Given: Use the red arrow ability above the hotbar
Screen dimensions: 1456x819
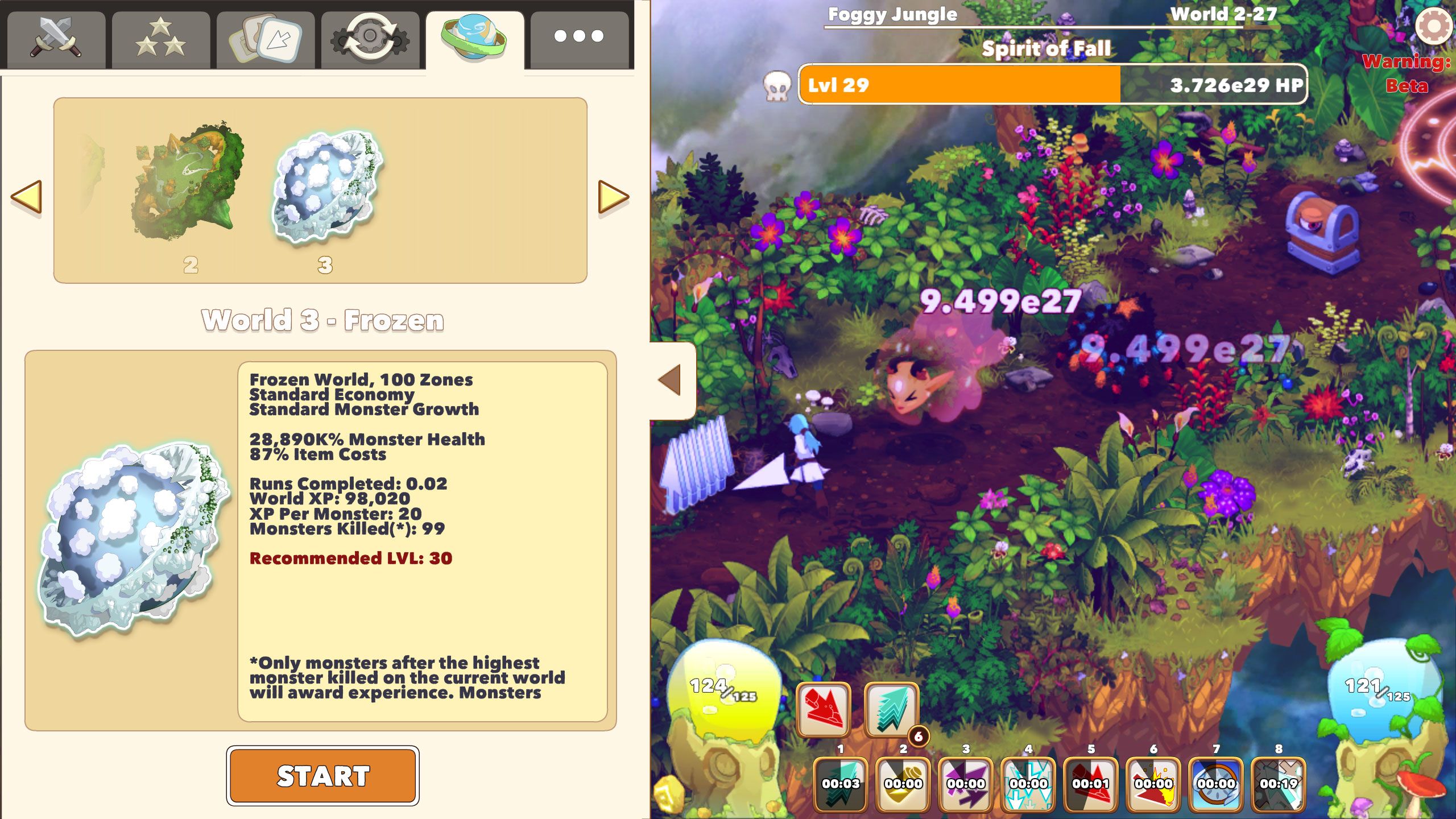Looking at the screenshot, I should click(824, 709).
